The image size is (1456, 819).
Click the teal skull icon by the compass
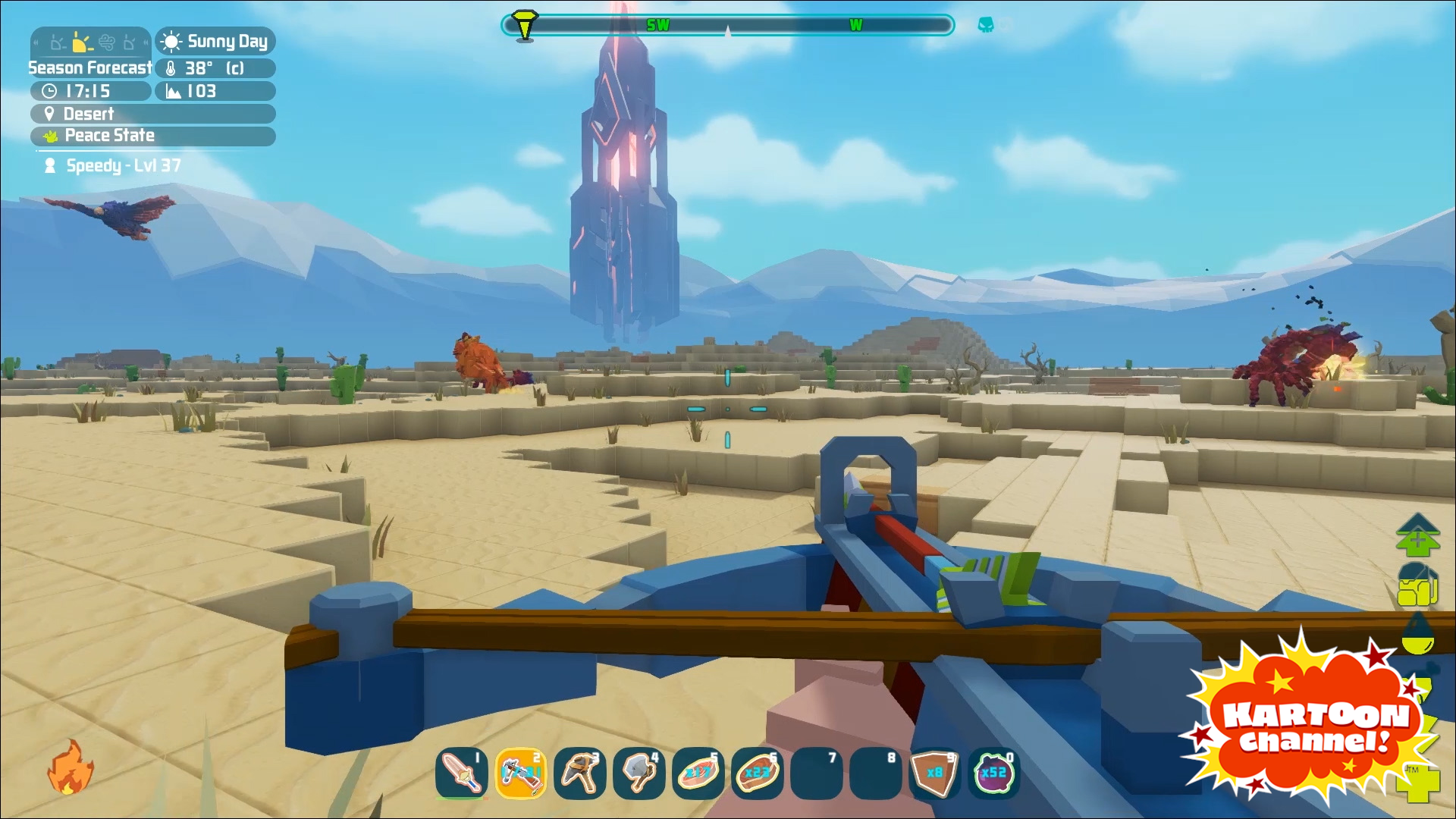[x=985, y=25]
